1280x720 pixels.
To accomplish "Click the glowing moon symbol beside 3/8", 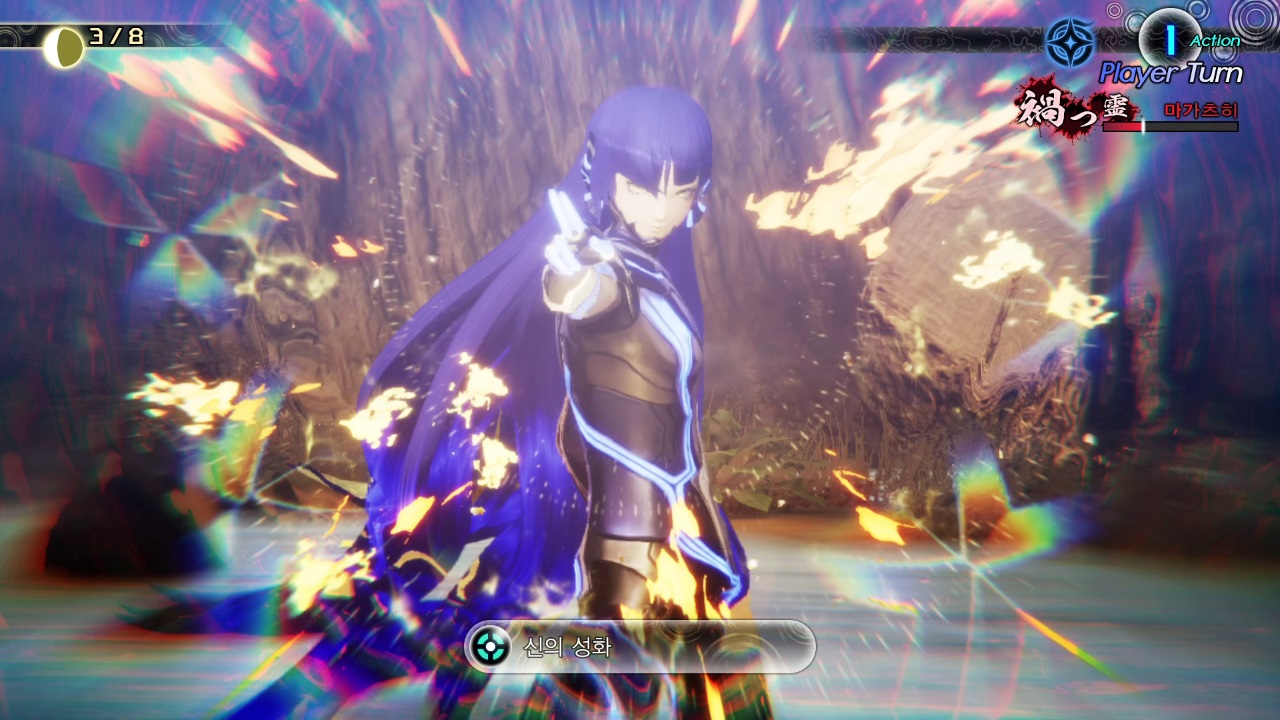I will coord(65,45).
